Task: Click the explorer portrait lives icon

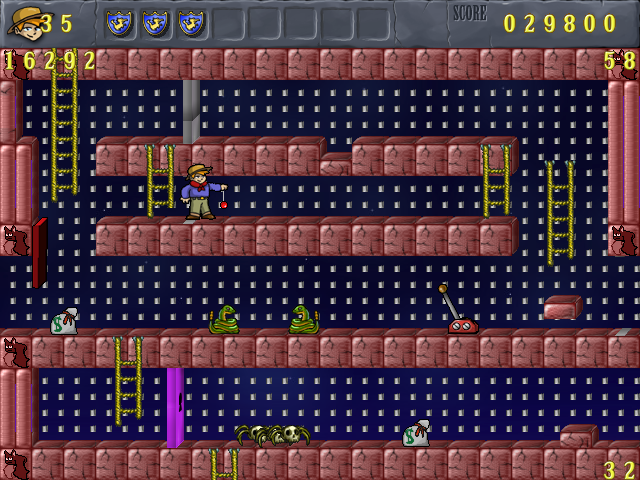Action: click(22, 21)
